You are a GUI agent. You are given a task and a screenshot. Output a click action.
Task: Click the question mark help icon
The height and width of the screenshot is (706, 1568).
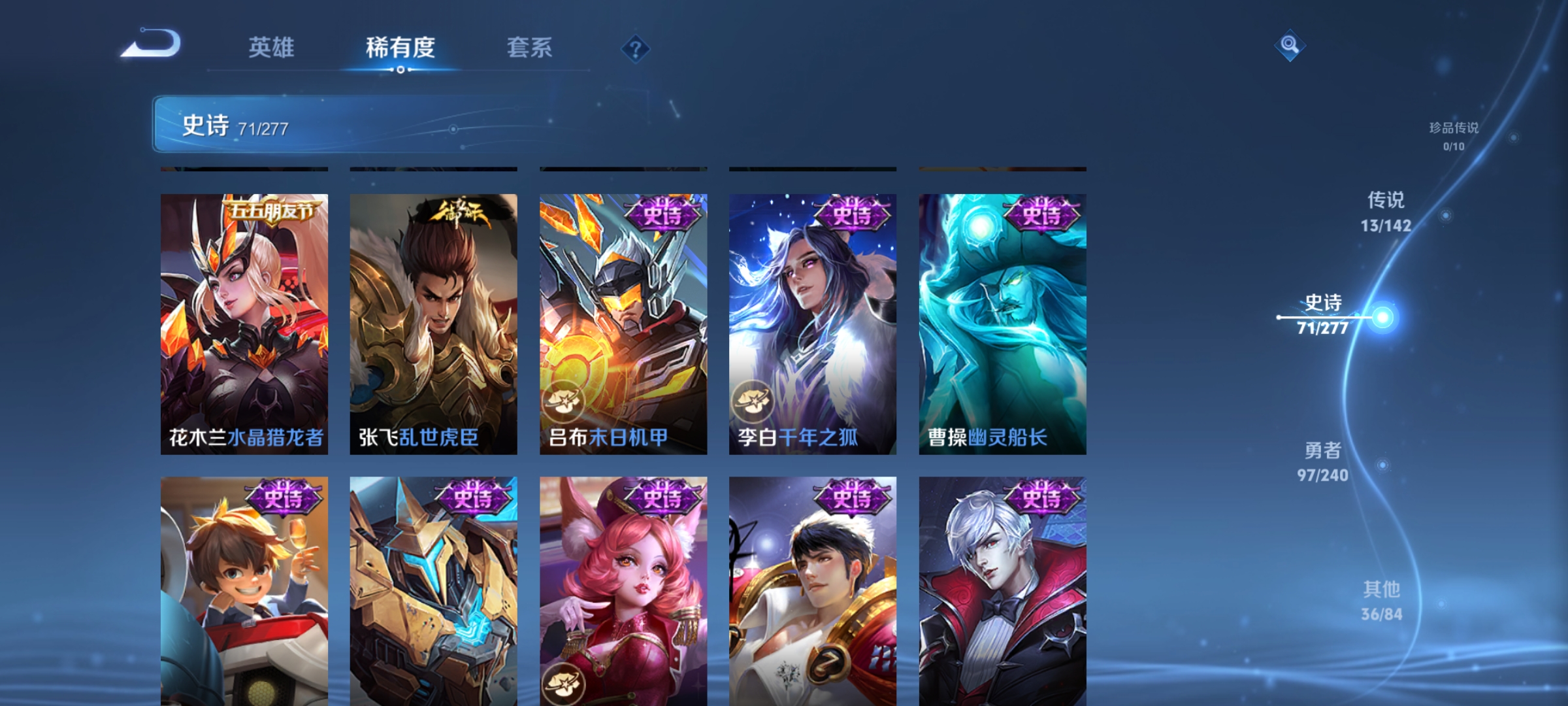(x=634, y=50)
